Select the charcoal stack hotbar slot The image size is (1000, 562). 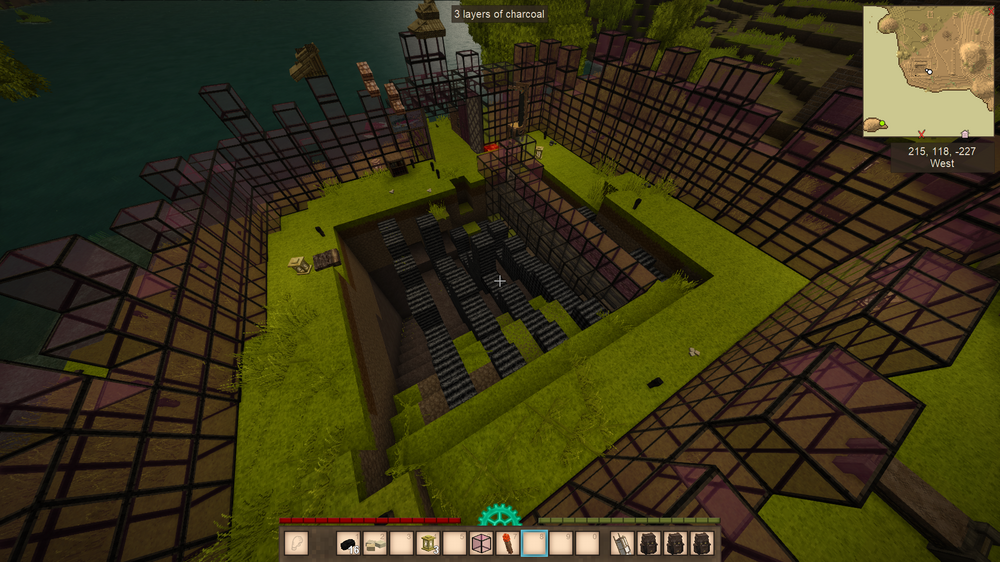pyautogui.click(x=348, y=544)
